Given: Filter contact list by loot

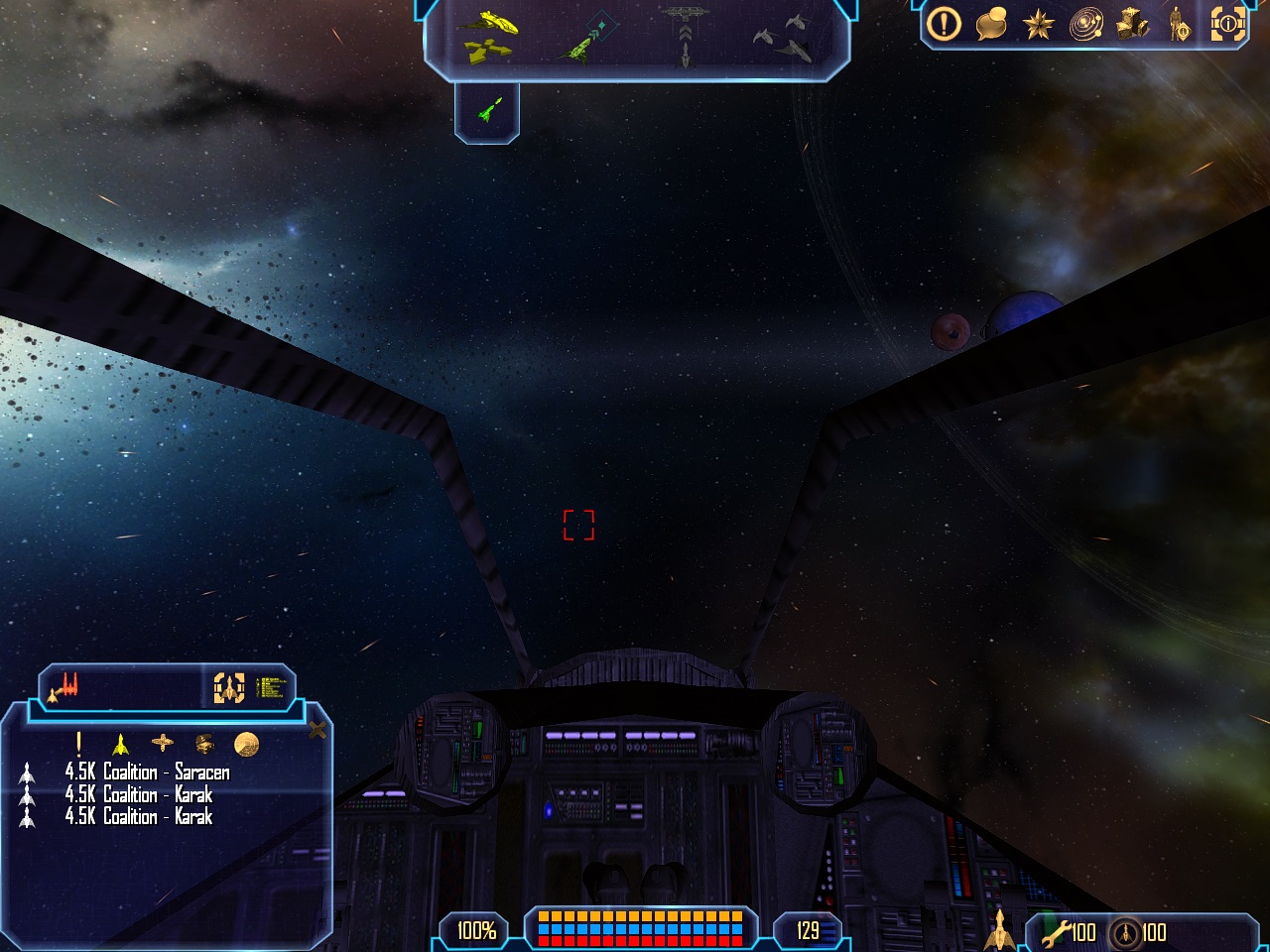Looking at the screenshot, I should 204,743.
